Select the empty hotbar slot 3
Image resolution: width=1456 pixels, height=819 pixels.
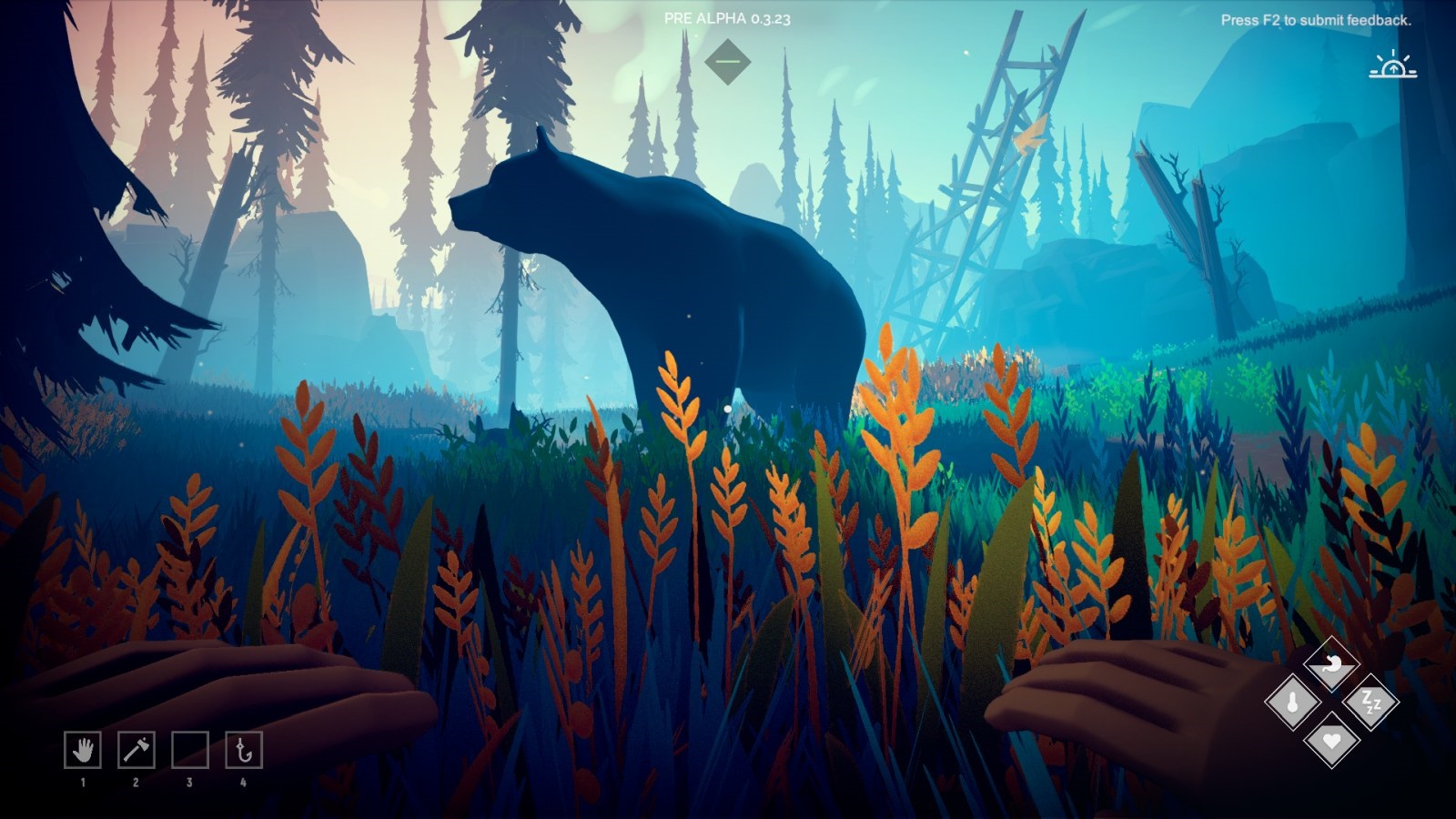click(189, 749)
